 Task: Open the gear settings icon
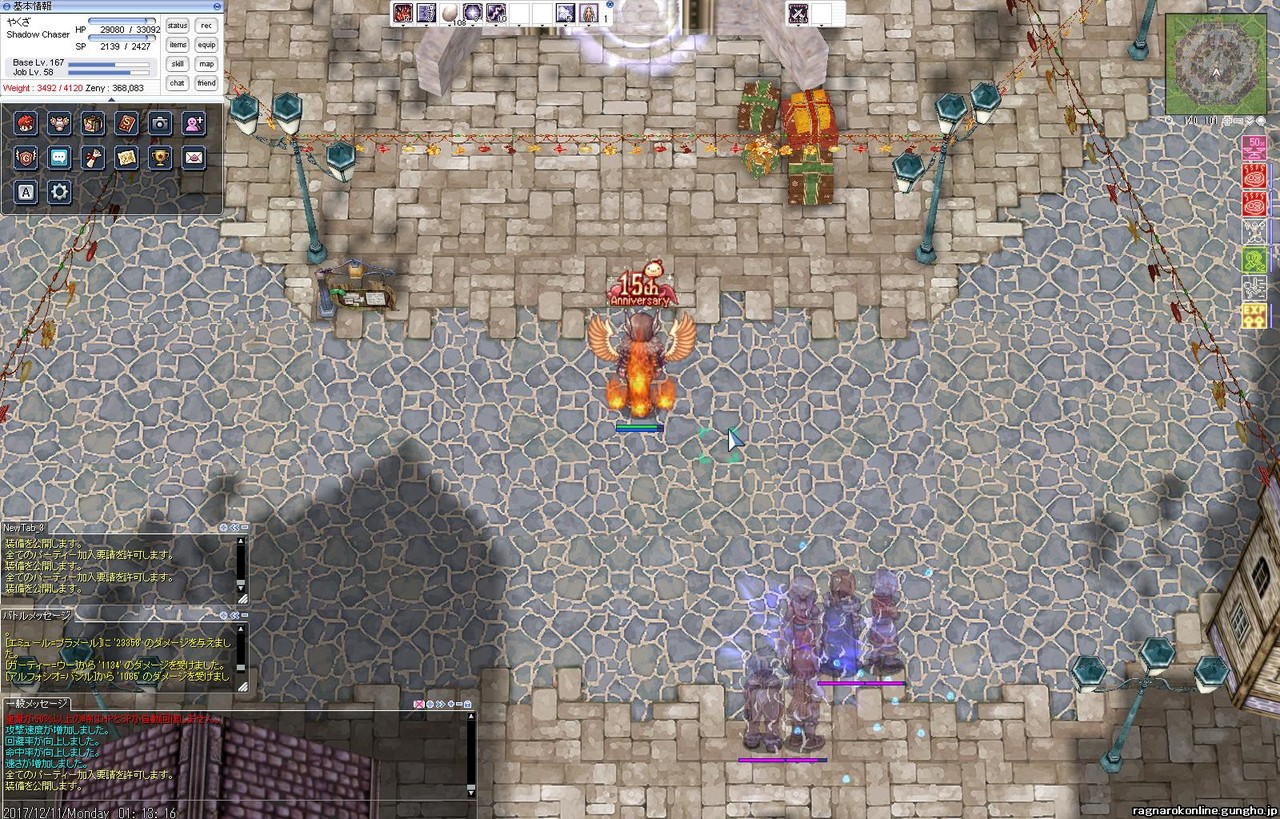click(59, 191)
